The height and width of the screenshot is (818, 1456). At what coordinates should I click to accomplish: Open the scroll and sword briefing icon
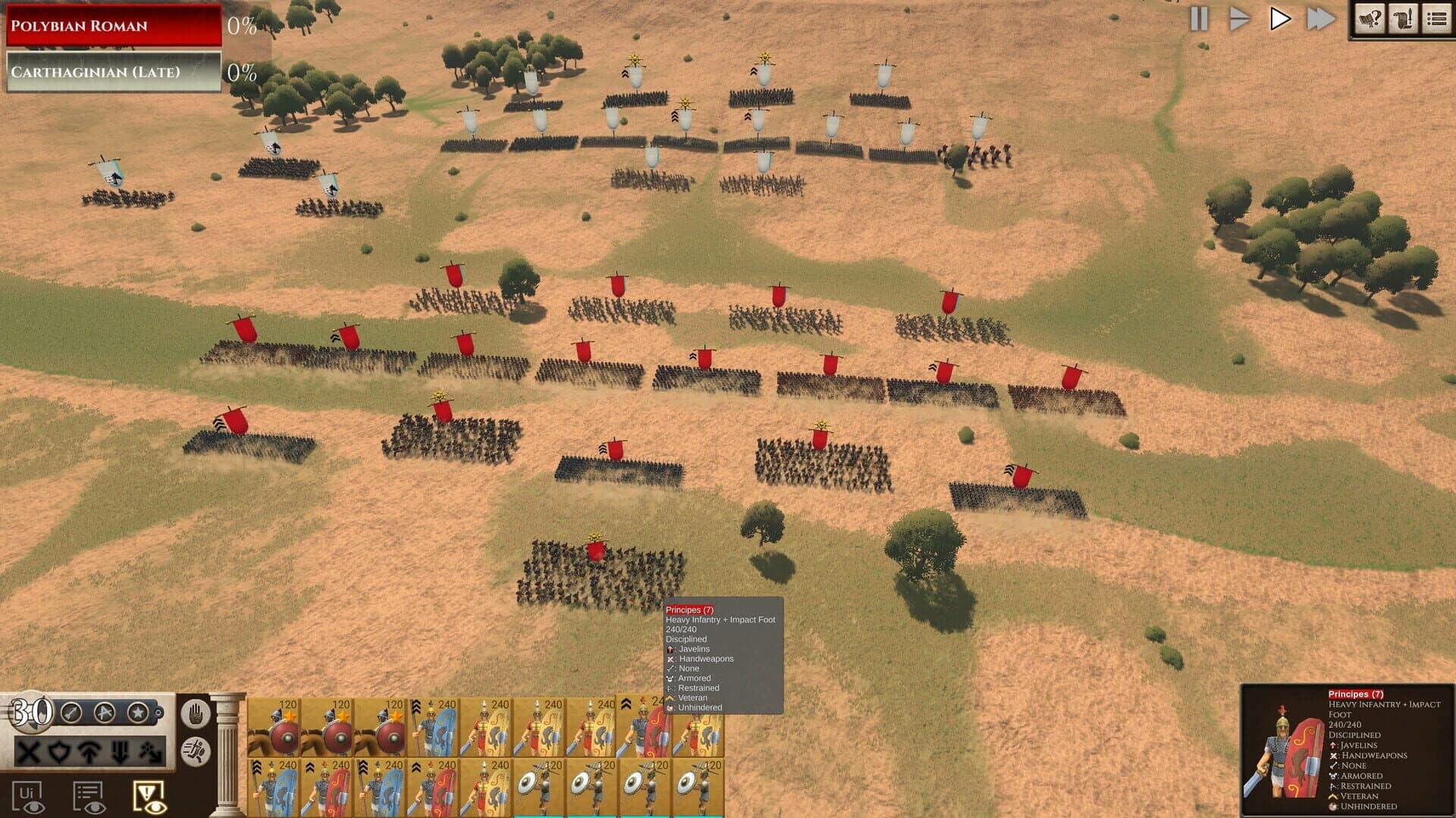1403,19
